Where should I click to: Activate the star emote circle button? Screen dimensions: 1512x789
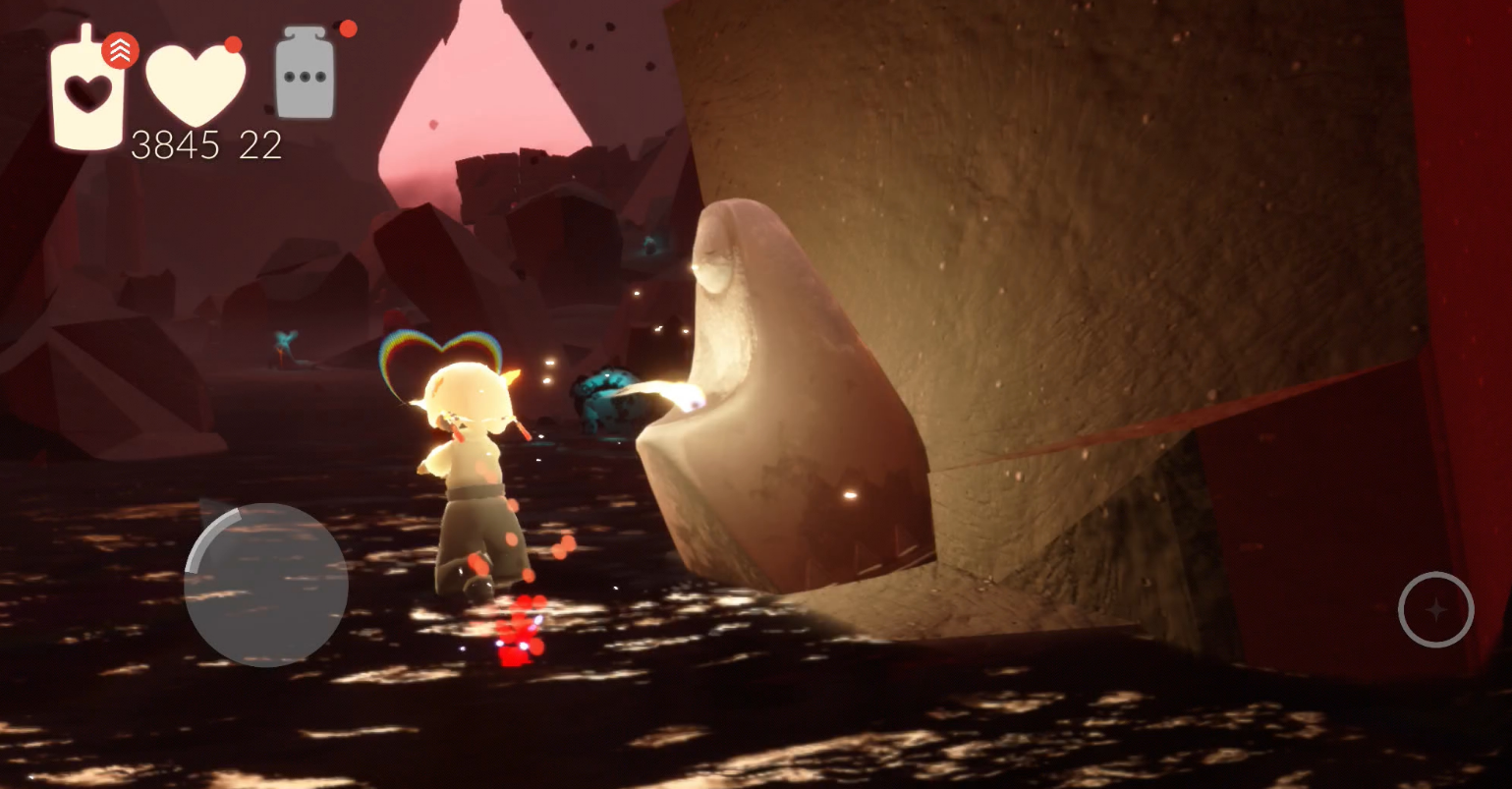[1435, 610]
